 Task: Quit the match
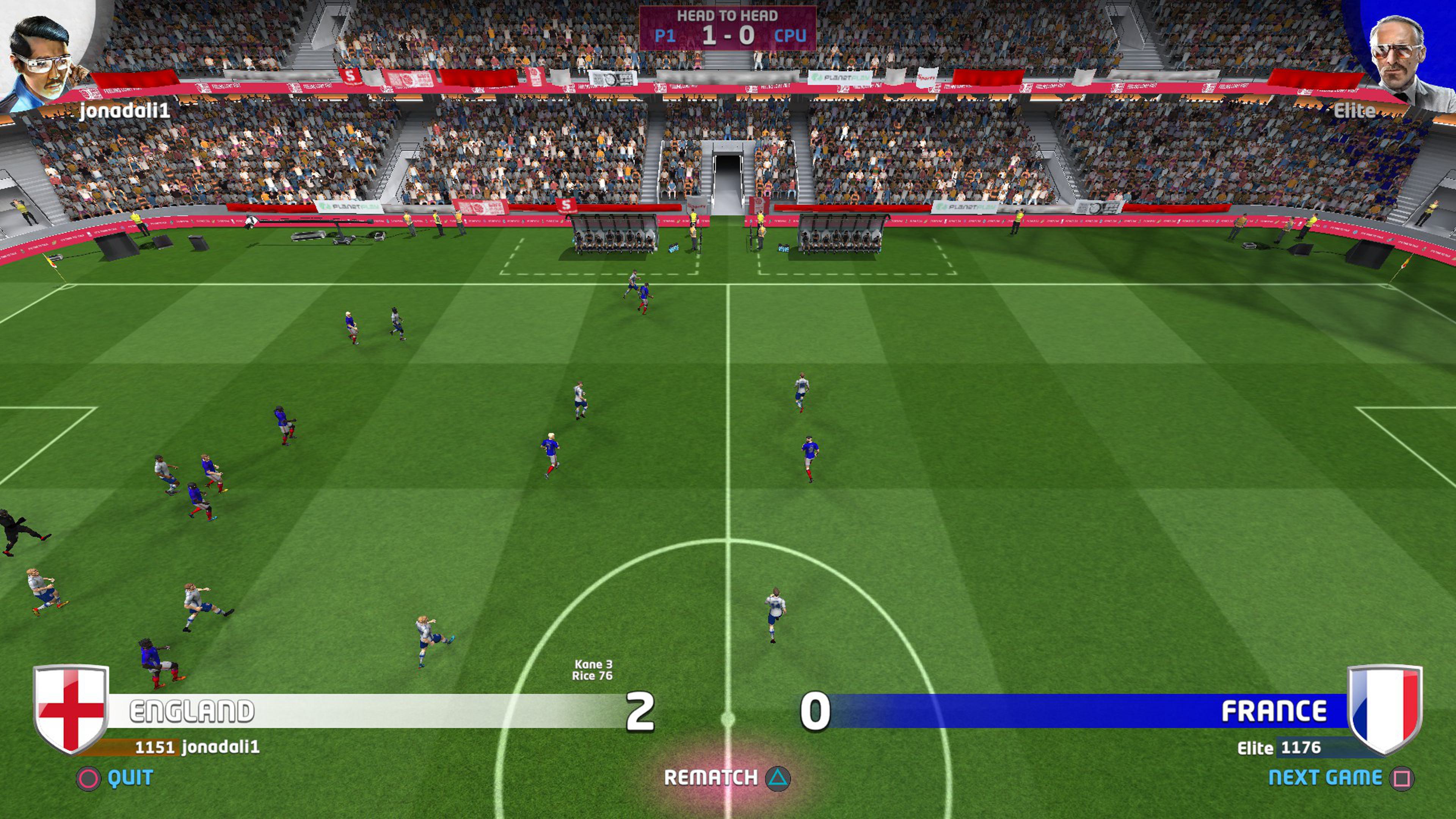pyautogui.click(x=115, y=778)
